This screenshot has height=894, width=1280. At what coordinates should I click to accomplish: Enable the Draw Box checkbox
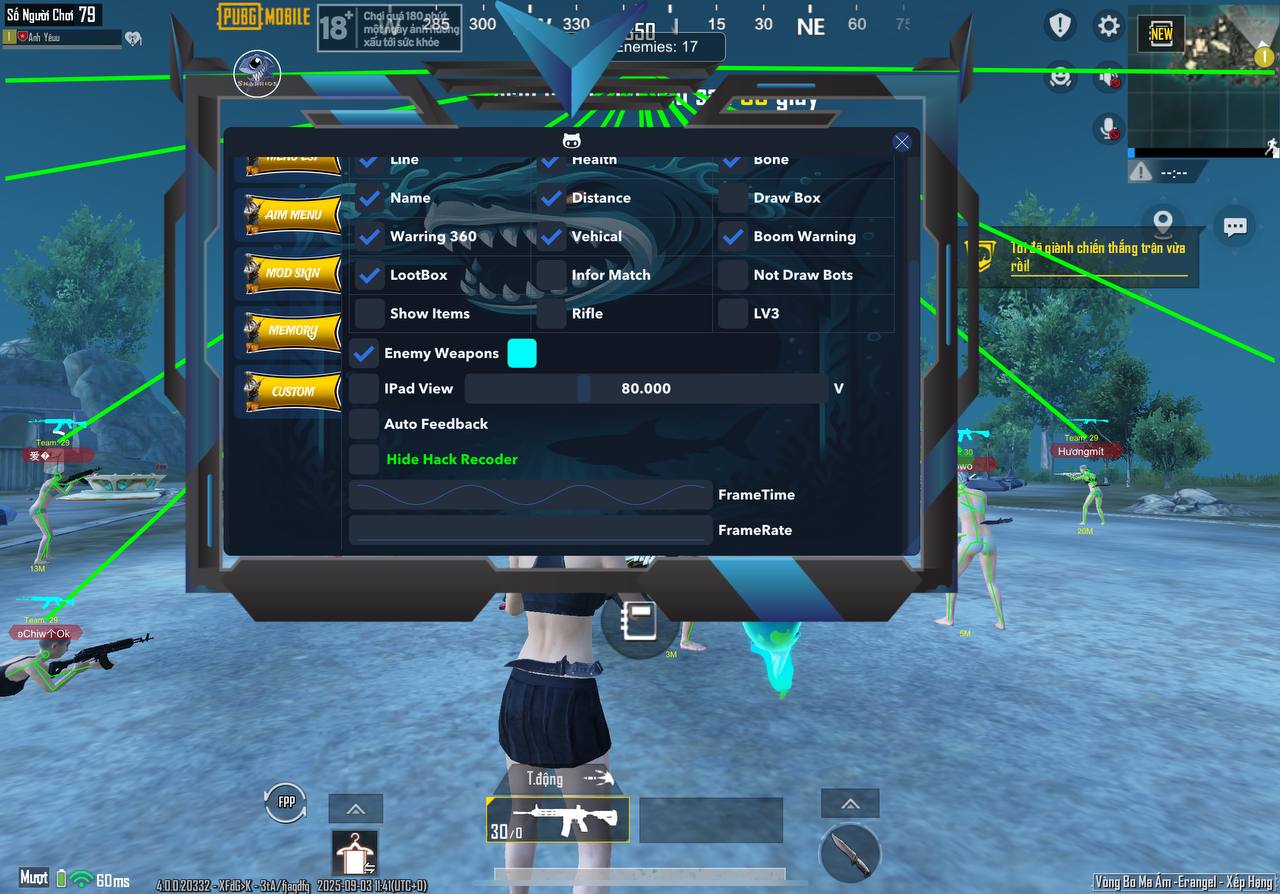pos(732,198)
